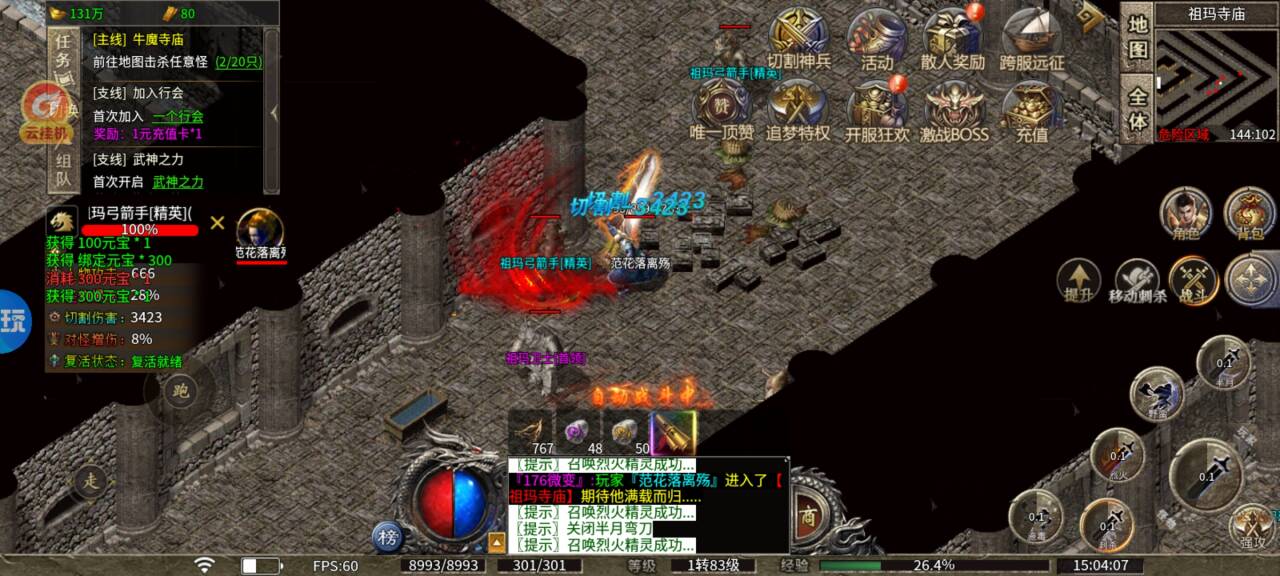This screenshot has height=576, width=1280.
Task: Open the 提升 upgrade arrow button
Action: click(1079, 281)
